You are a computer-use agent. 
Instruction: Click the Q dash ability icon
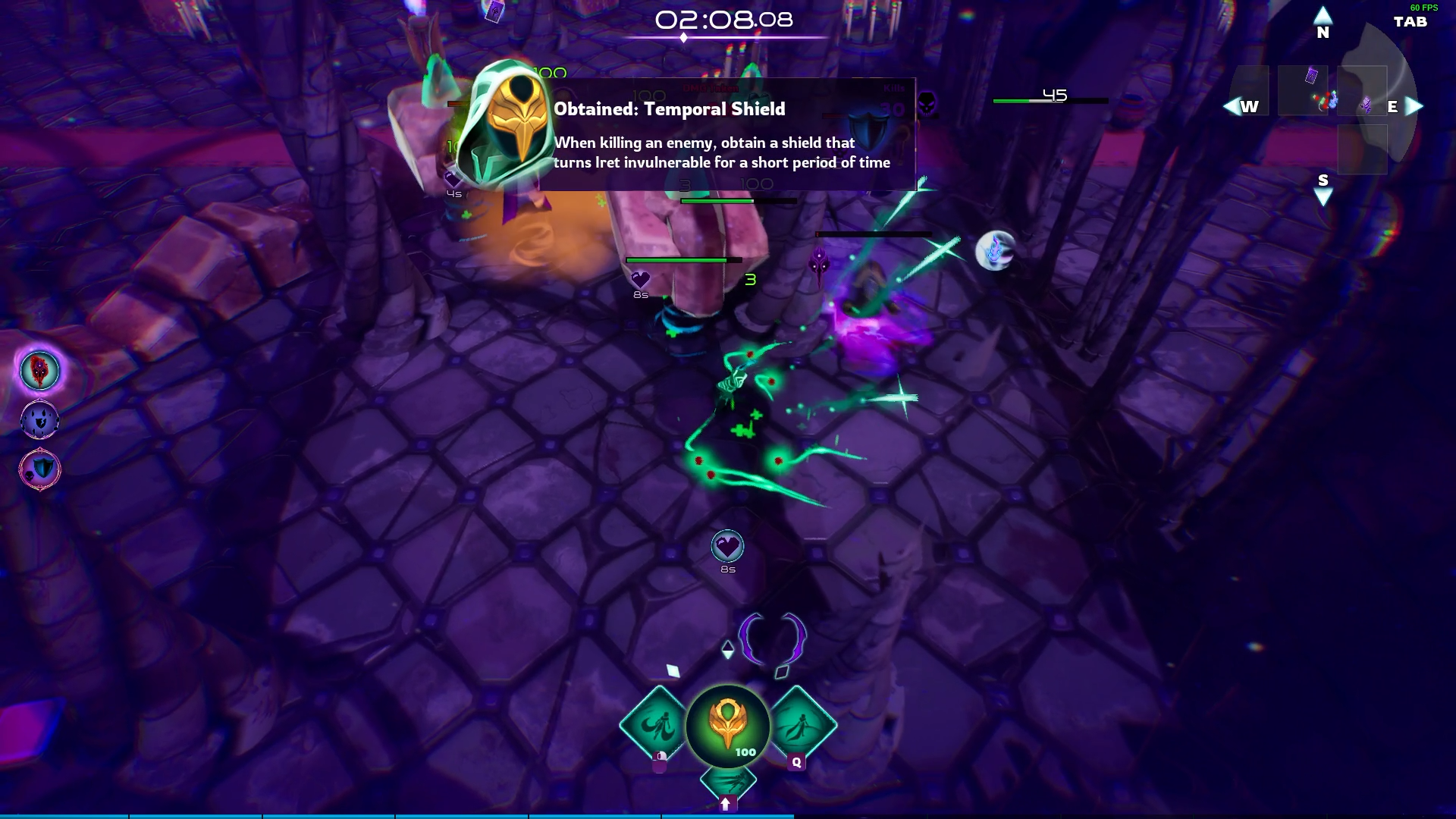796,726
